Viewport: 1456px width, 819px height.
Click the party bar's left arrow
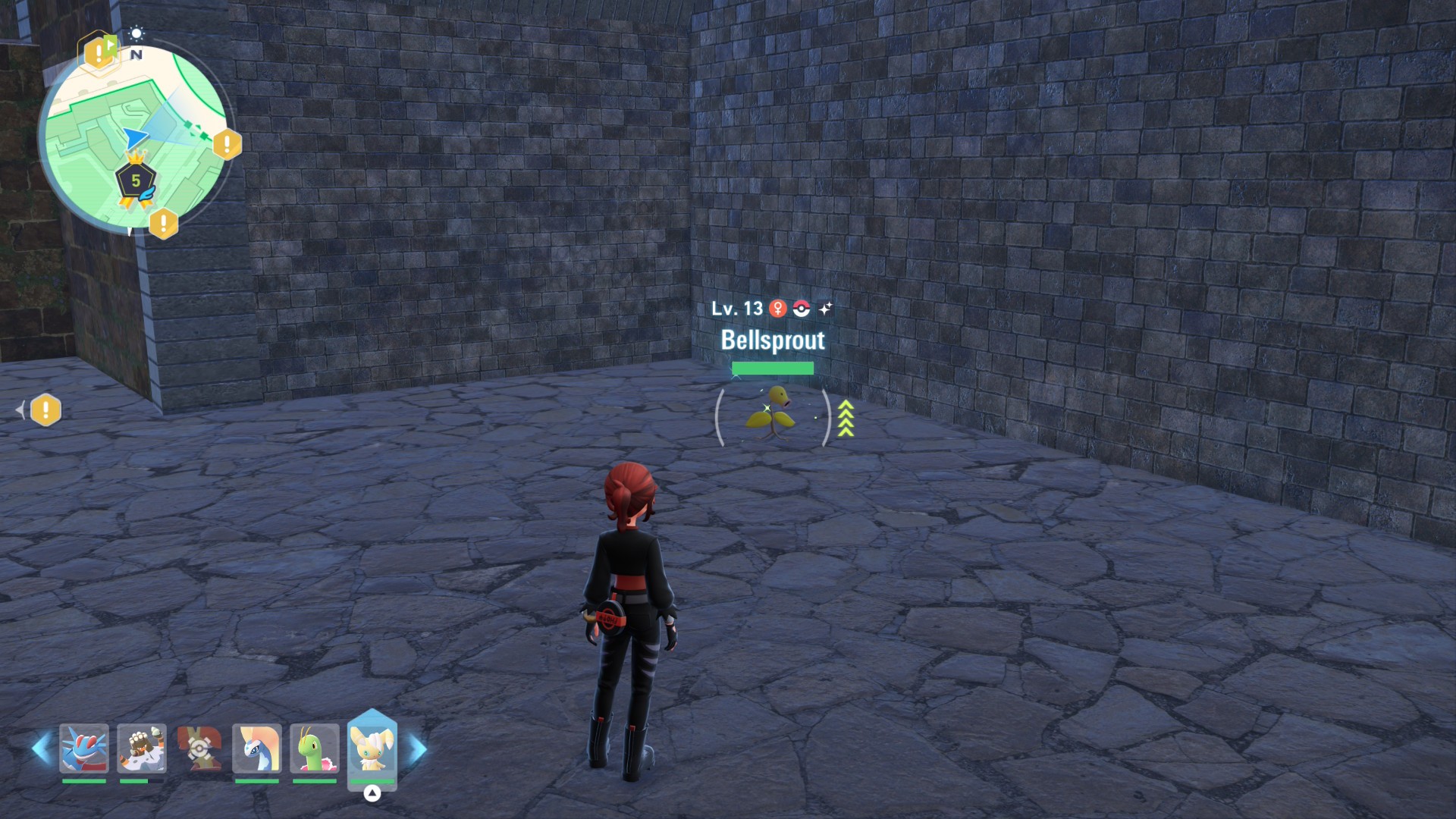pos(41,748)
